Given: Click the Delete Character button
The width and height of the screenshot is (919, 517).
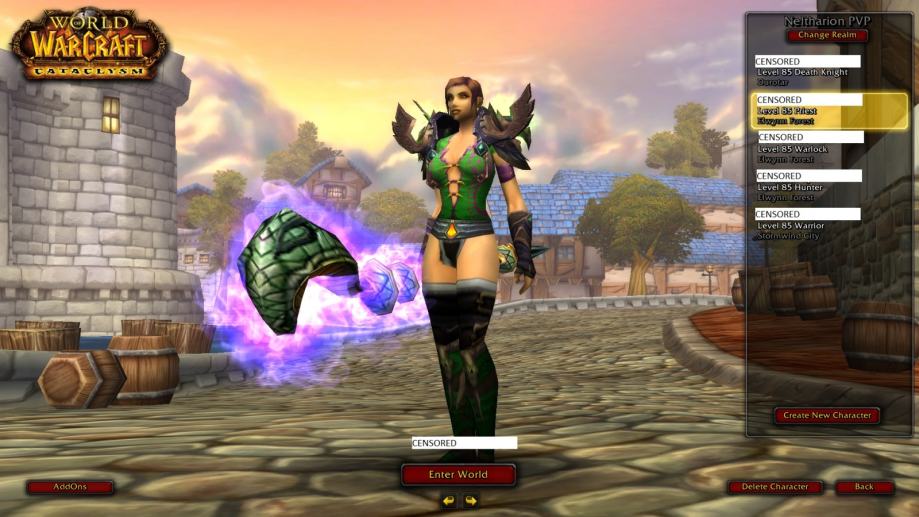Looking at the screenshot, I should click(x=775, y=487).
